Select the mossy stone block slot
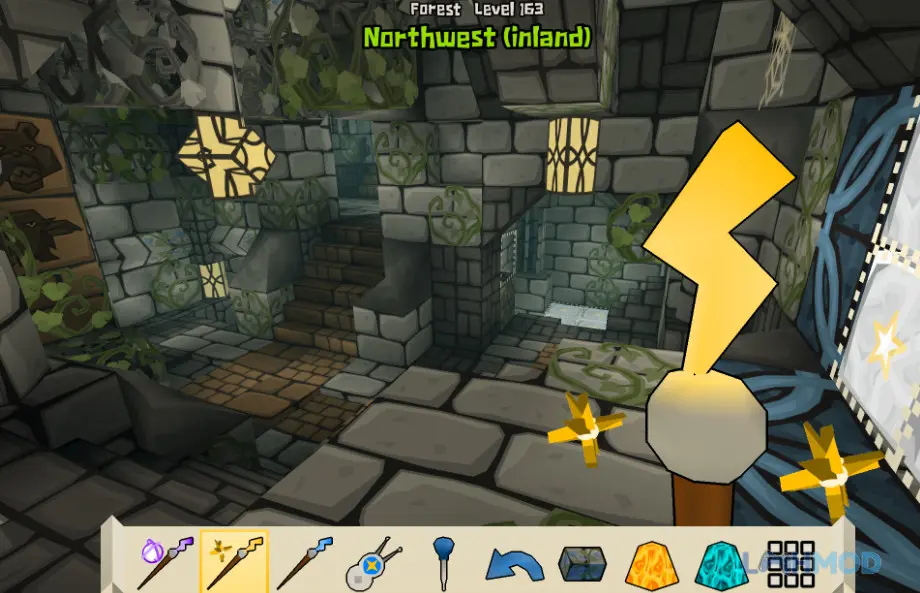Viewport: 920px width, 593px height. pos(583,564)
